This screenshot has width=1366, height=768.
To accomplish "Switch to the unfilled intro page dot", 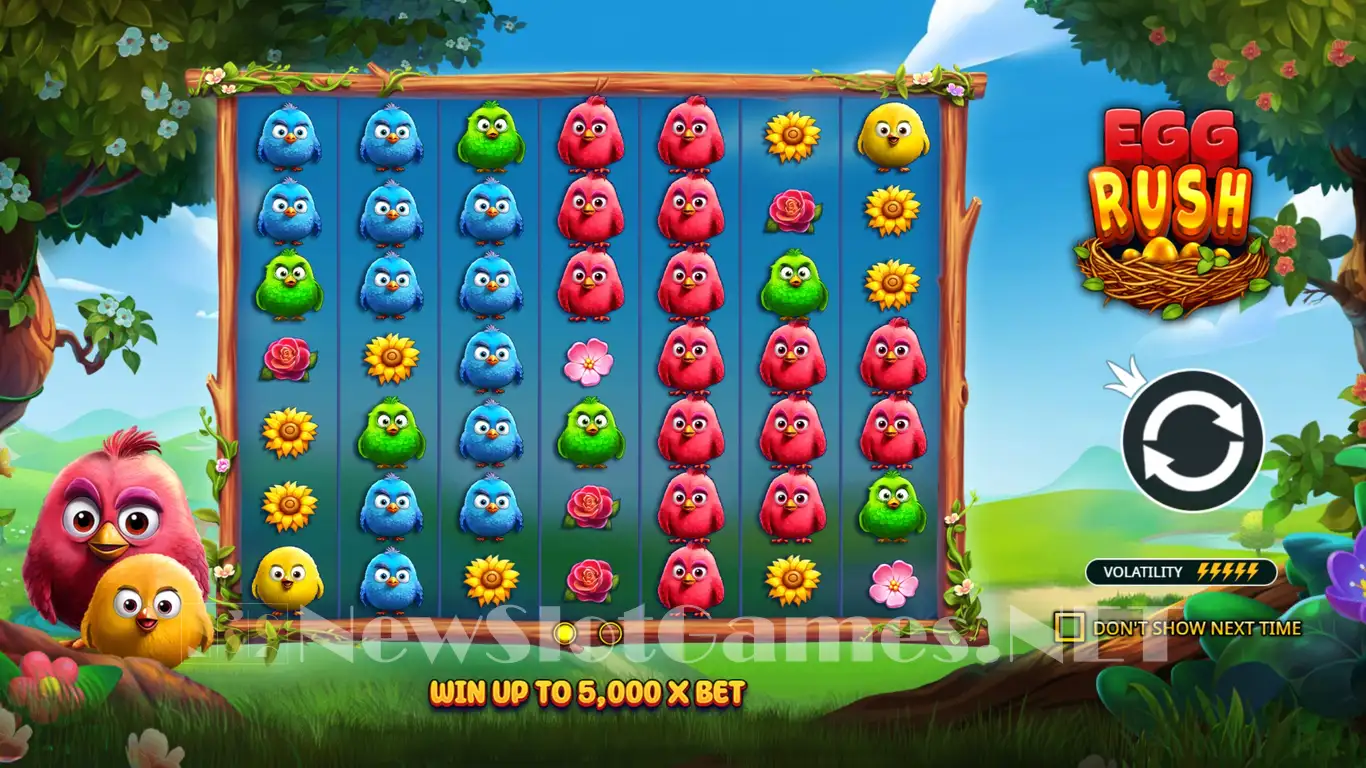I will pos(610,633).
